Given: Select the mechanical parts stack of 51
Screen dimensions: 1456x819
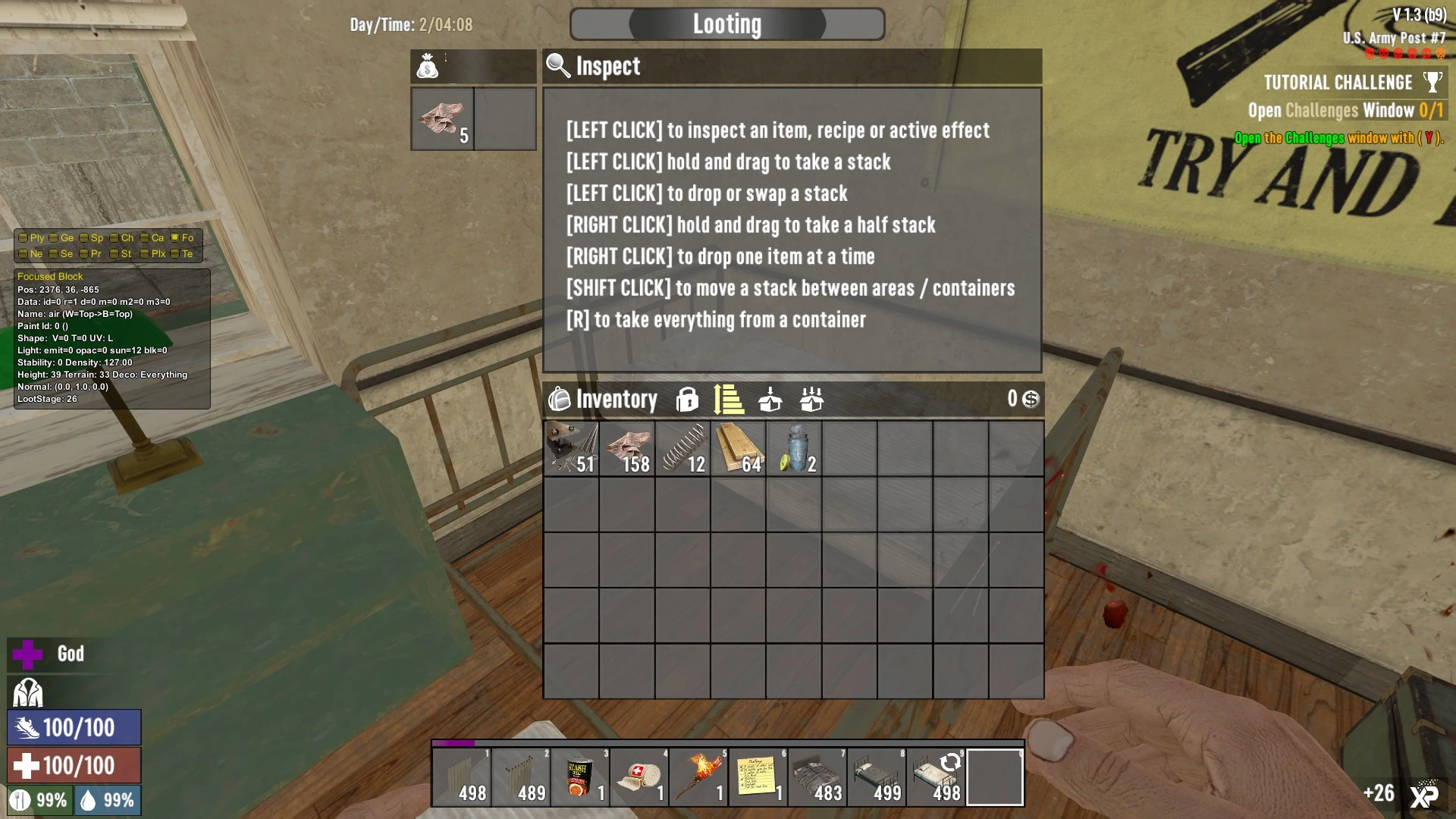Looking at the screenshot, I should point(571,449).
